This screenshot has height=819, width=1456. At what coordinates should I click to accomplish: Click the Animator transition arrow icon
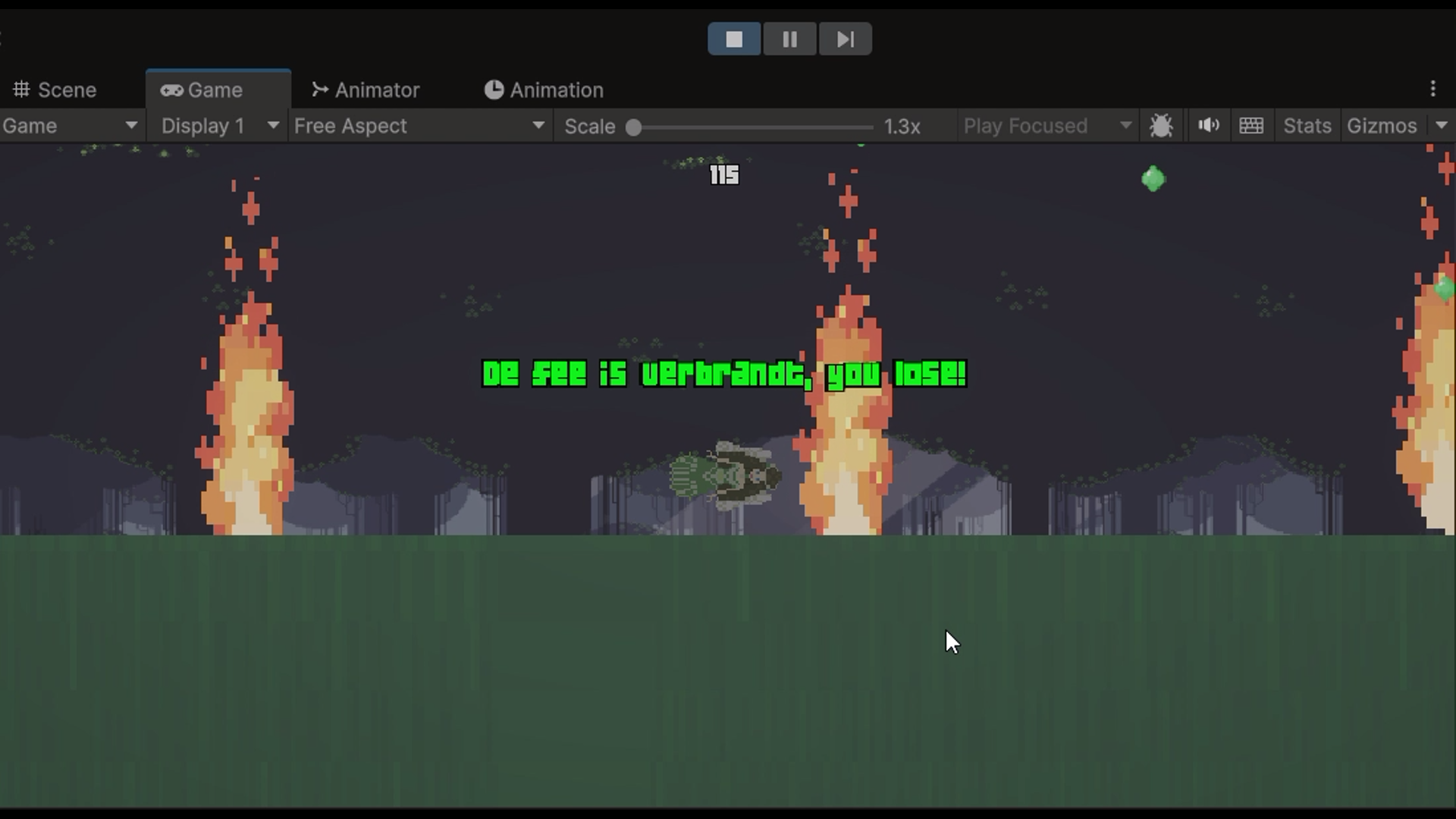319,89
